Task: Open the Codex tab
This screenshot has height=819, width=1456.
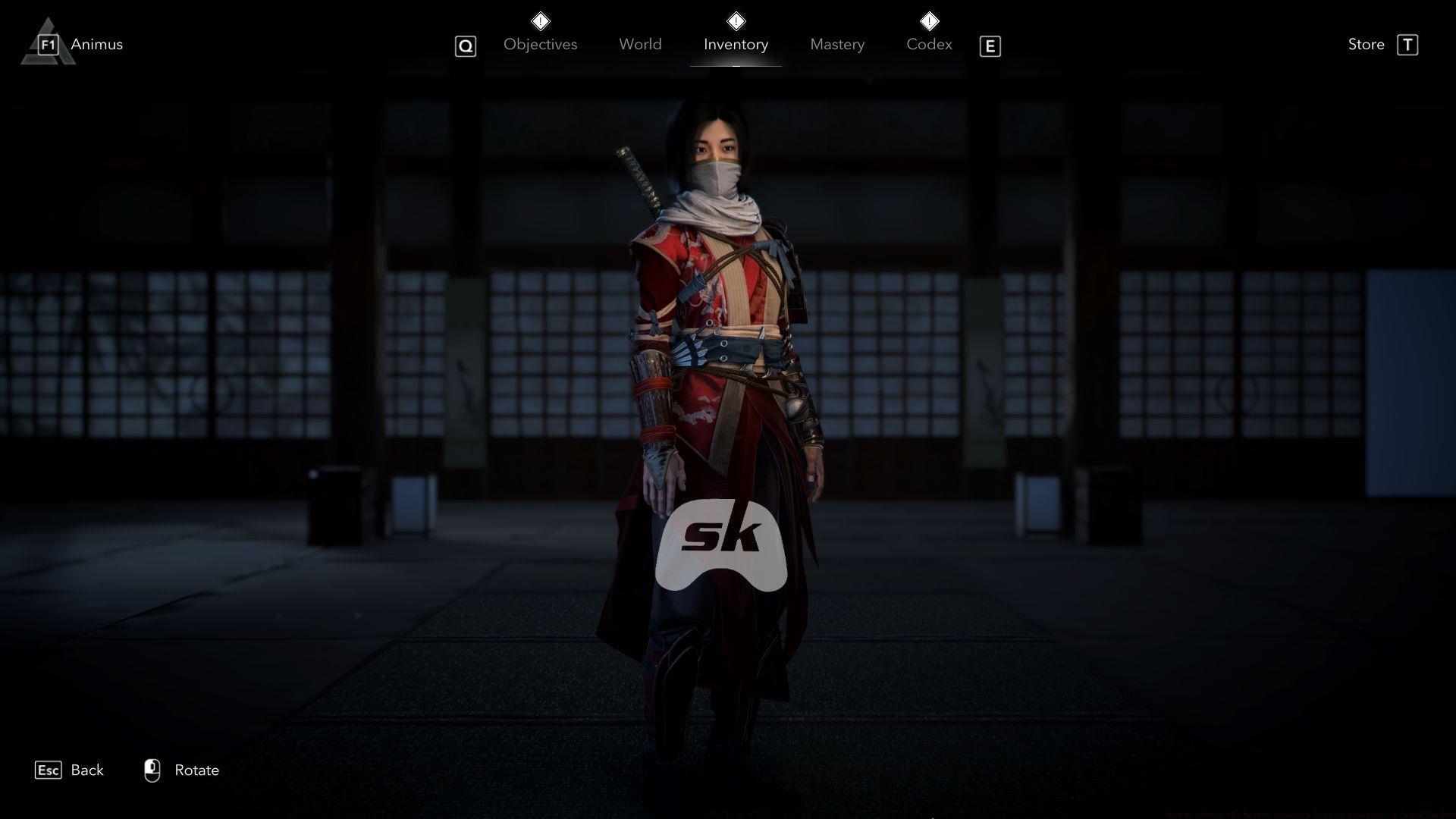Action: 929,44
